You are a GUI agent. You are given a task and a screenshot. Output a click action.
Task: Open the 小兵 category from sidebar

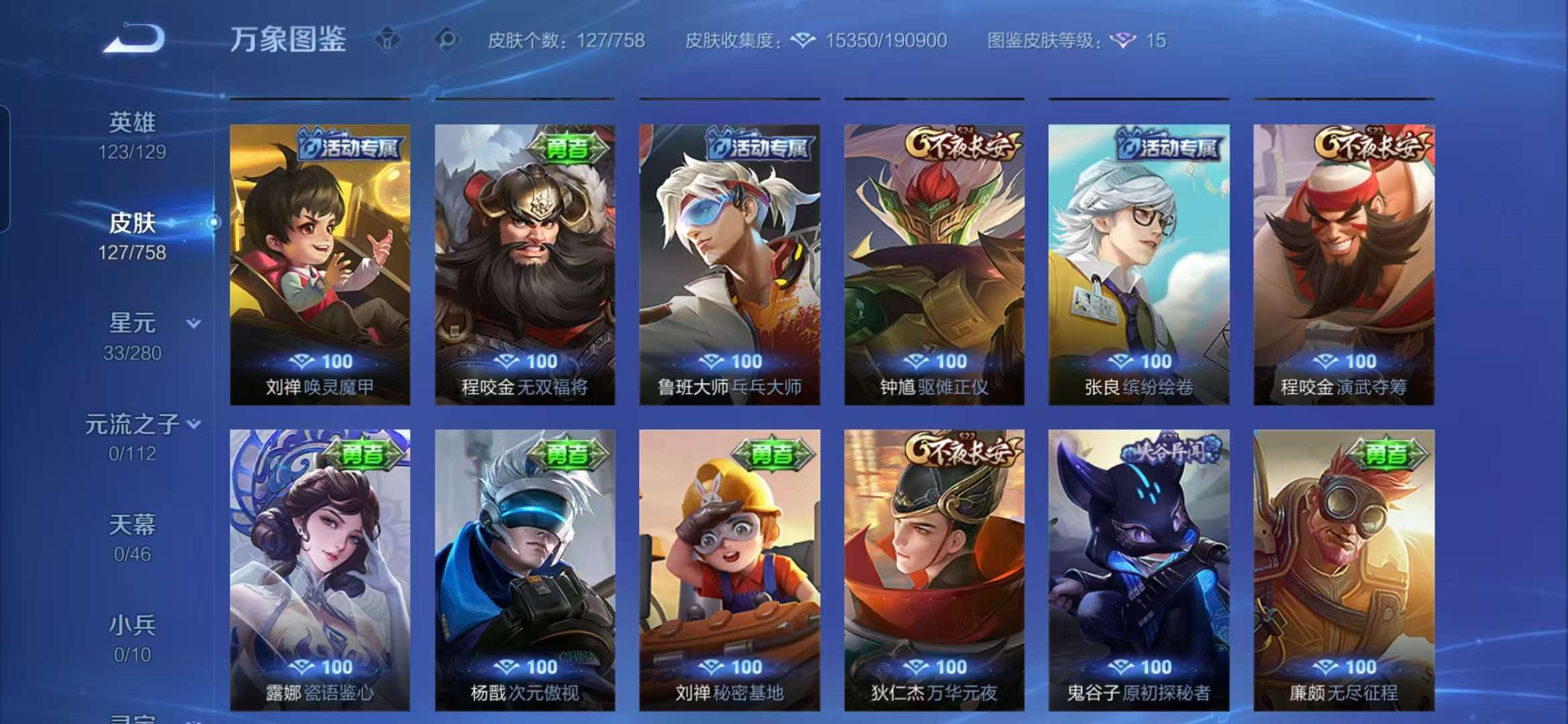131,625
